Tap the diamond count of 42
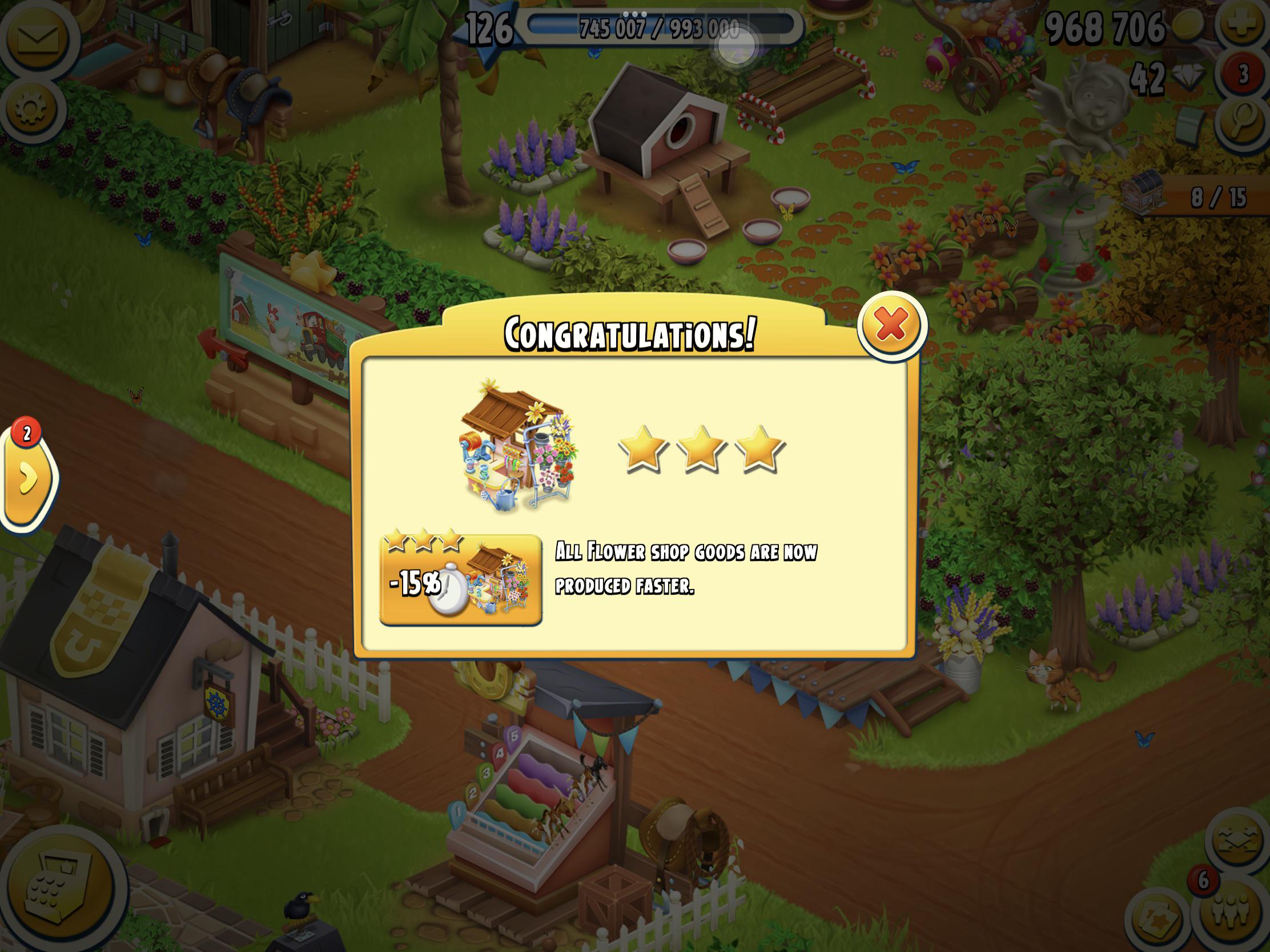The height and width of the screenshot is (952, 1270). click(1148, 75)
